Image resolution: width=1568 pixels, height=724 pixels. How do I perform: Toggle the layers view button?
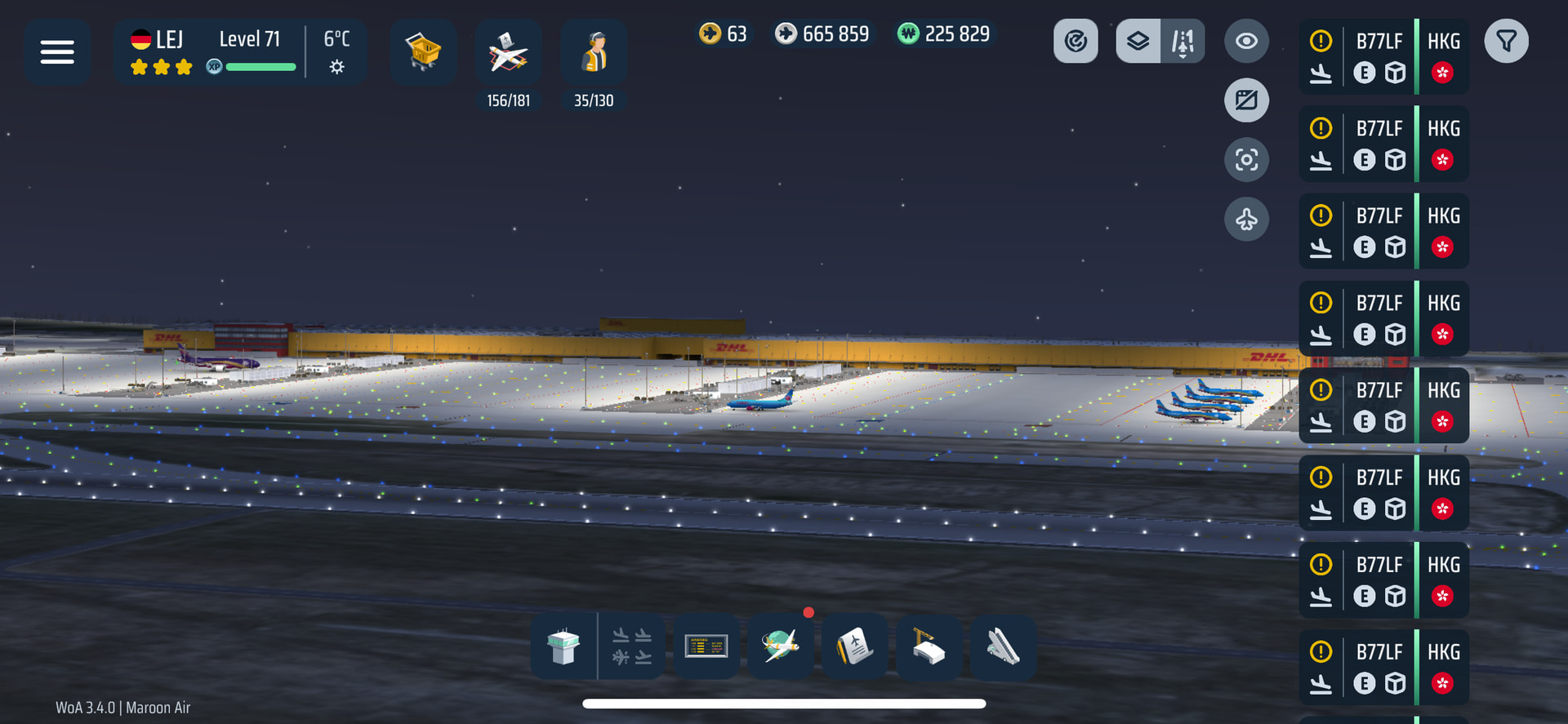pos(1138,41)
